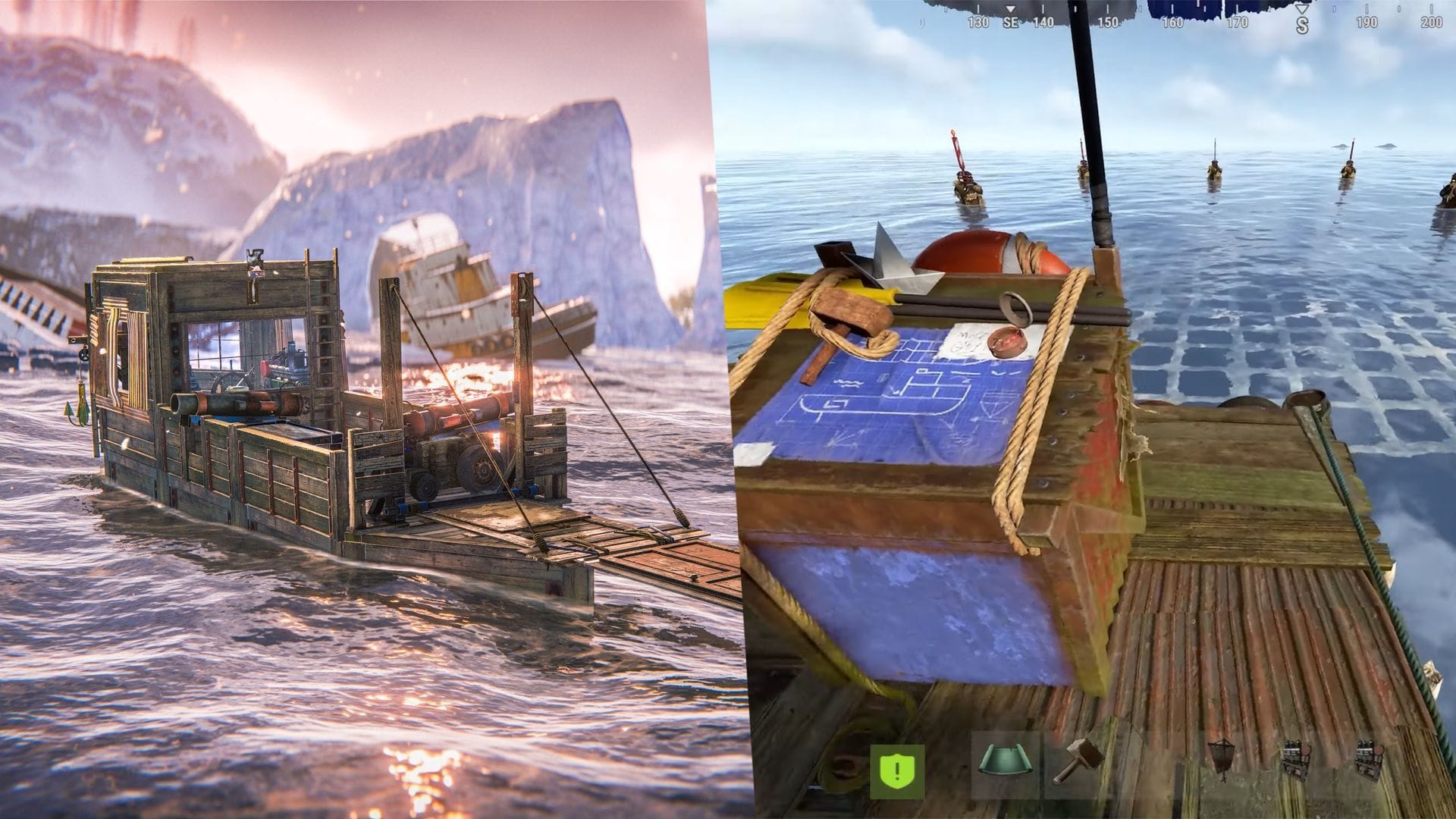This screenshot has height=819, width=1456.
Task: Toggle the SE marker on the compass
Action: point(1011,23)
